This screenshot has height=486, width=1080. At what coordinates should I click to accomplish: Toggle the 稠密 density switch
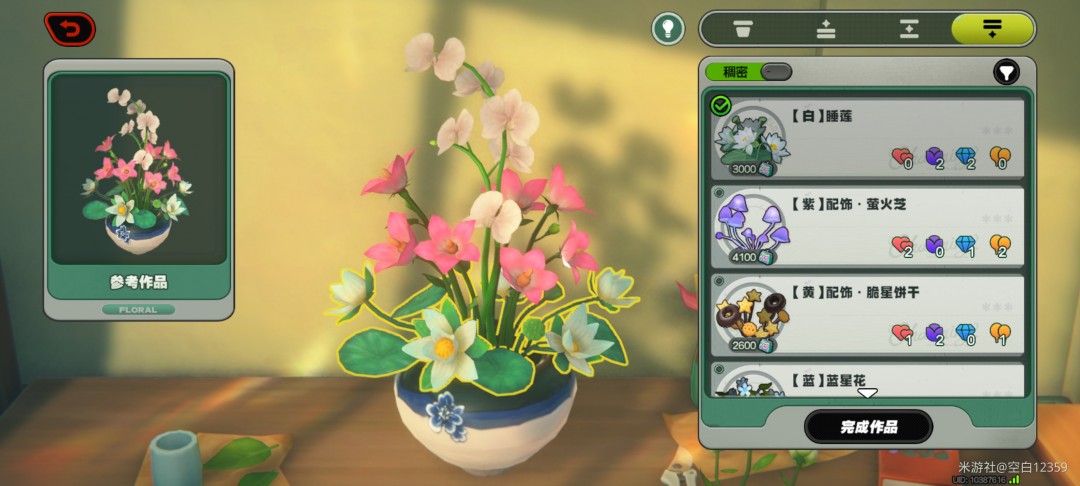coord(775,72)
